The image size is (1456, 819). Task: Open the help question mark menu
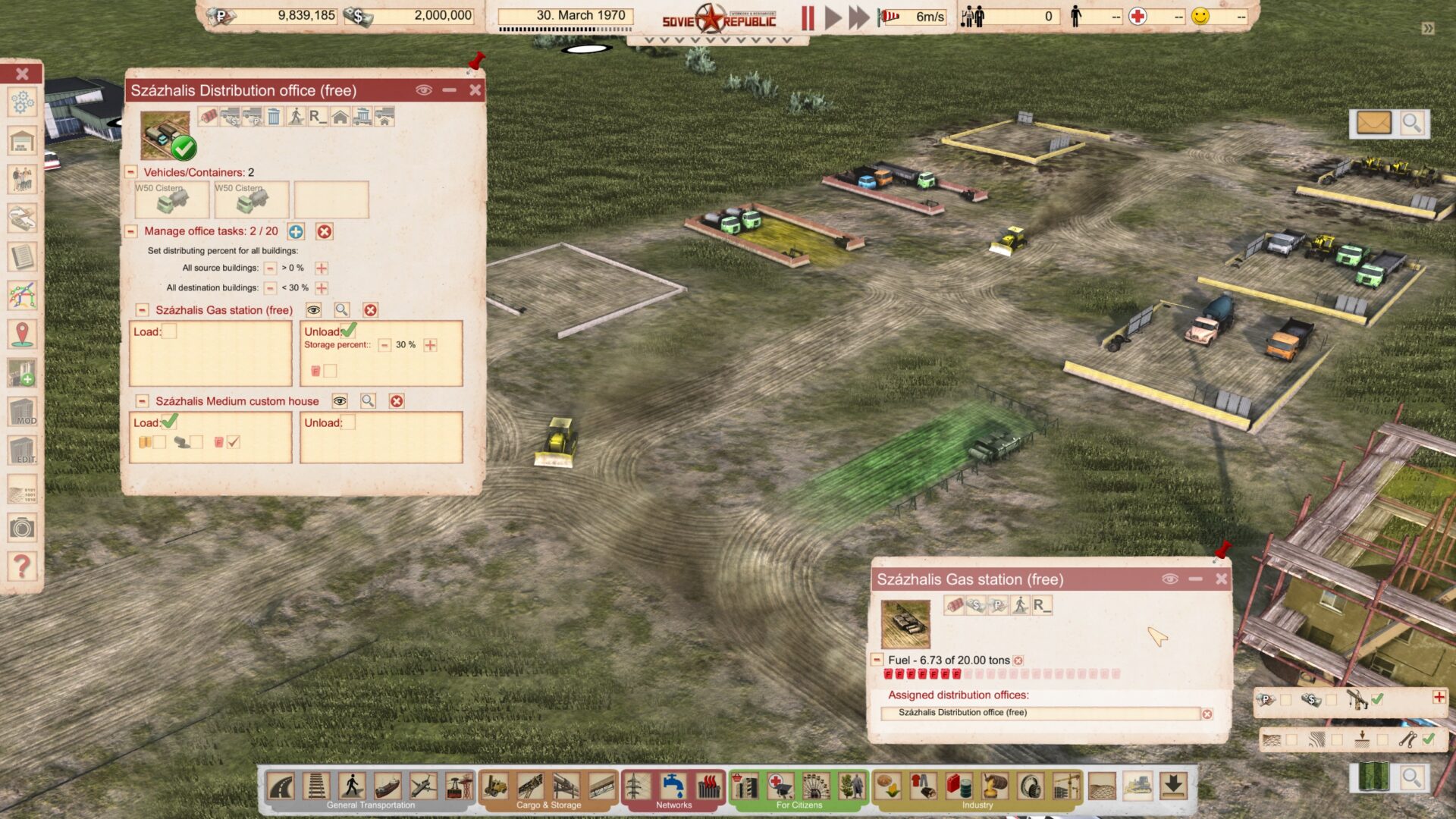coord(22,566)
